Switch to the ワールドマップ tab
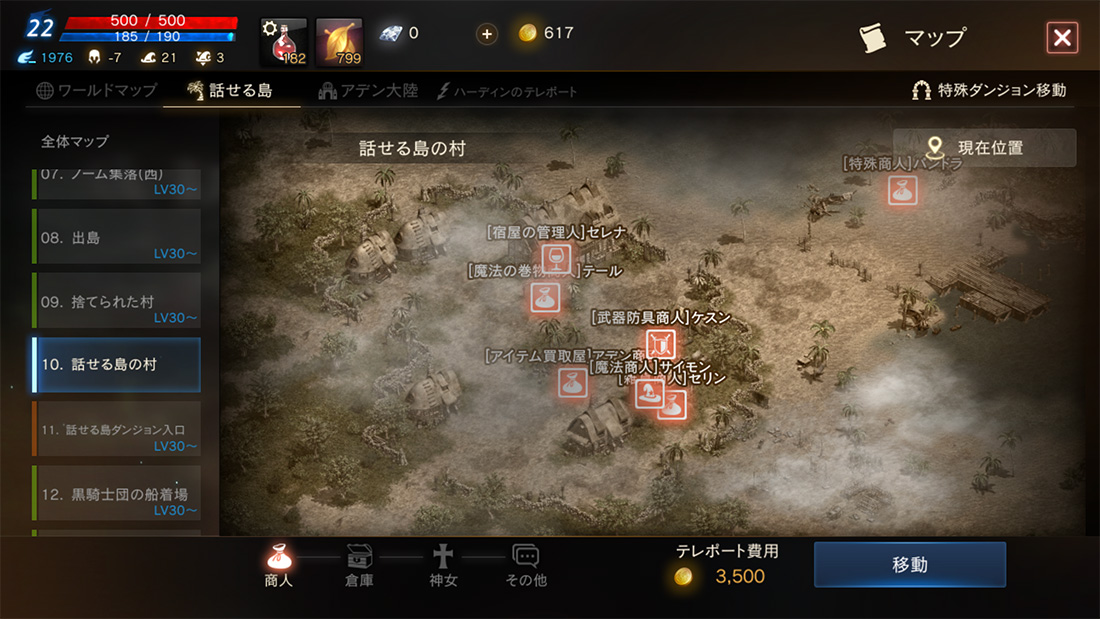This screenshot has height=619, width=1100. tap(97, 91)
